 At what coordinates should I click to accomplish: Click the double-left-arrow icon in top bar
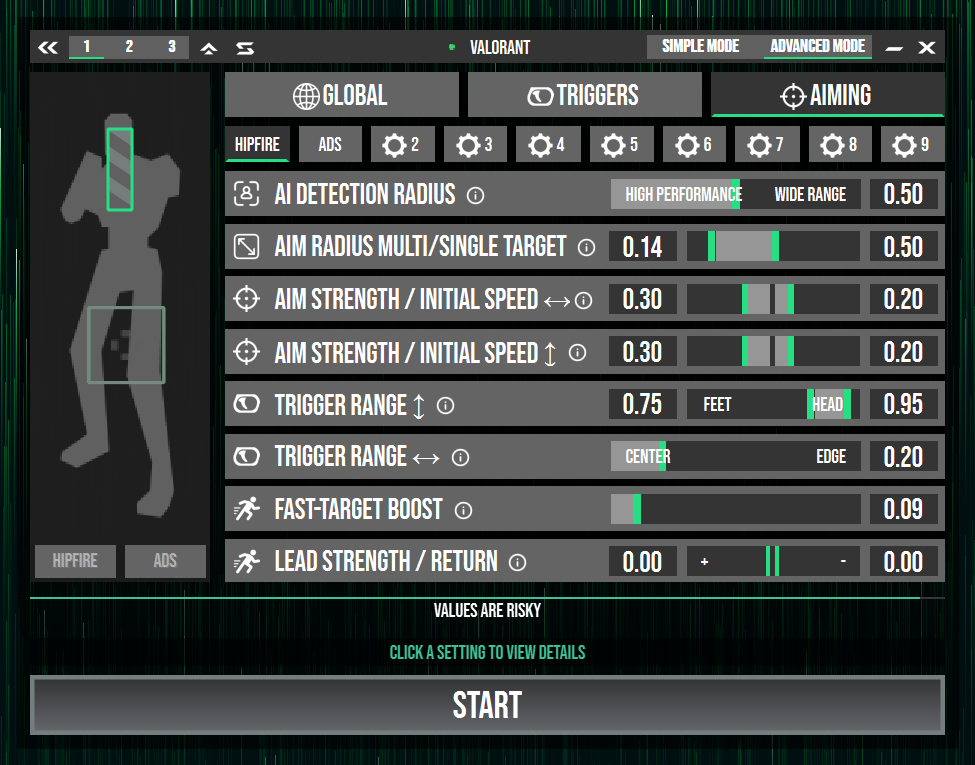(48, 47)
